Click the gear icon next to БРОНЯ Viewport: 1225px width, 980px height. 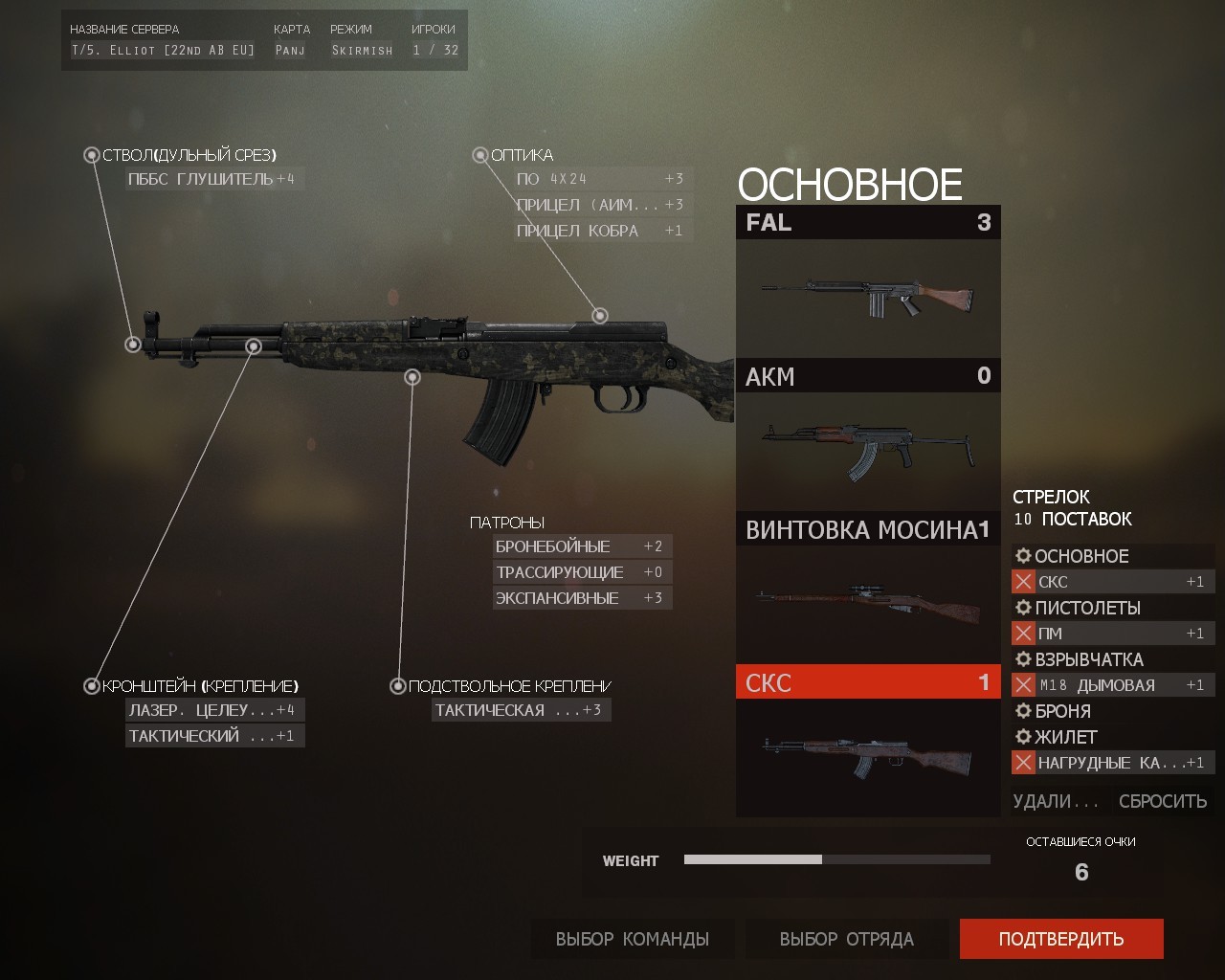point(1022,711)
